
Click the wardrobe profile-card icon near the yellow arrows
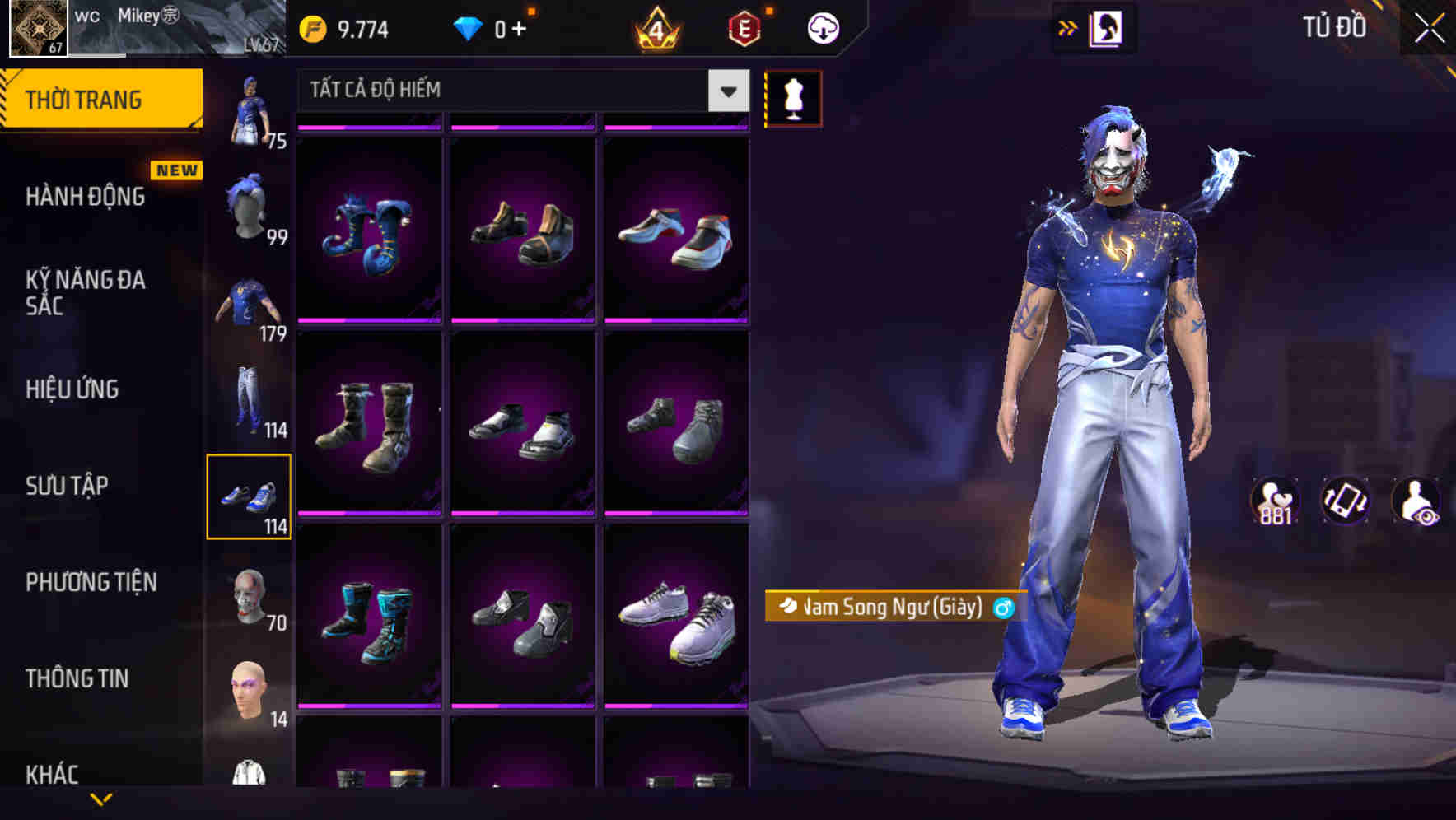(x=1107, y=27)
